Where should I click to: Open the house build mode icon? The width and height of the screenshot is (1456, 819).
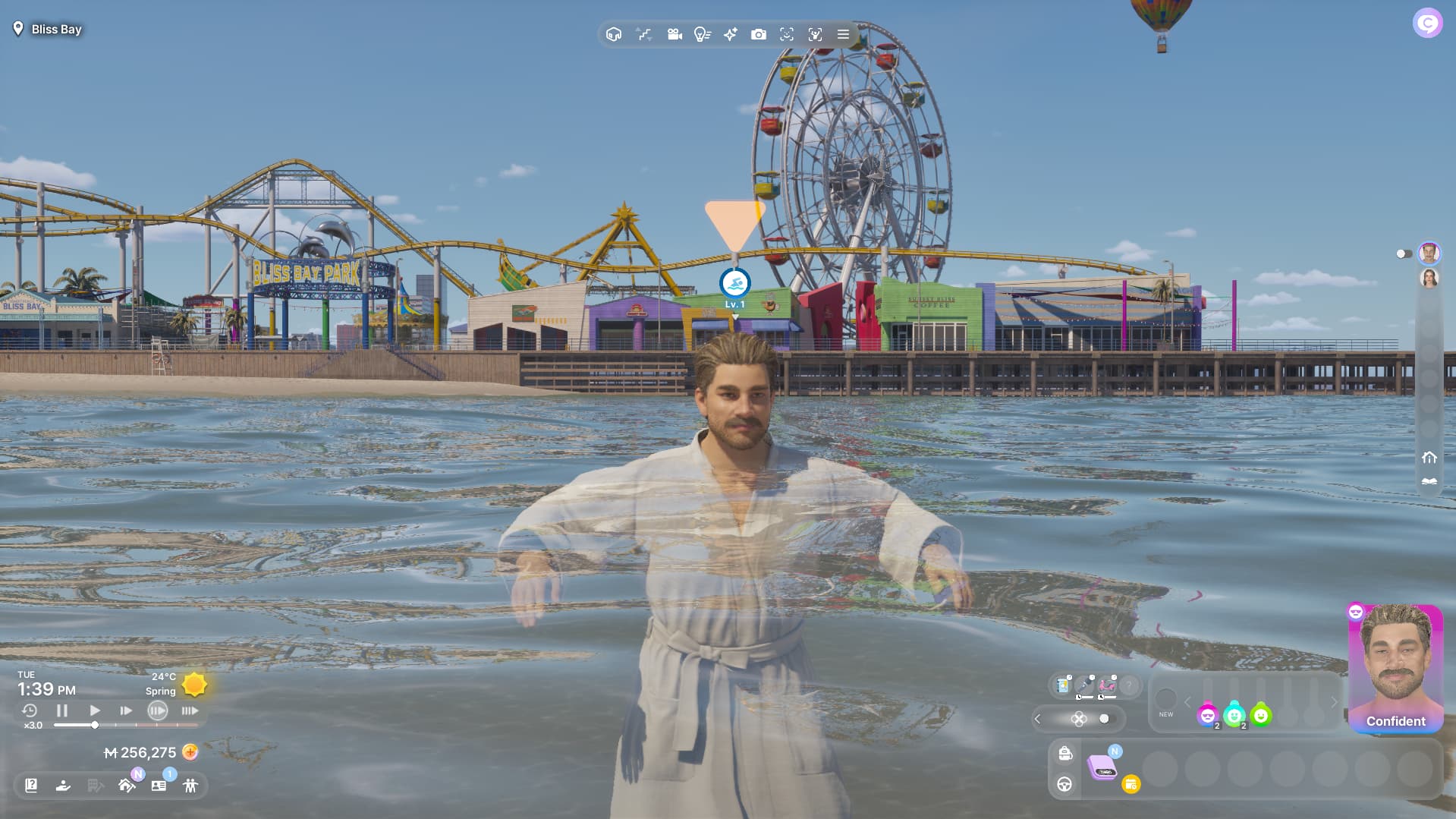click(x=127, y=786)
